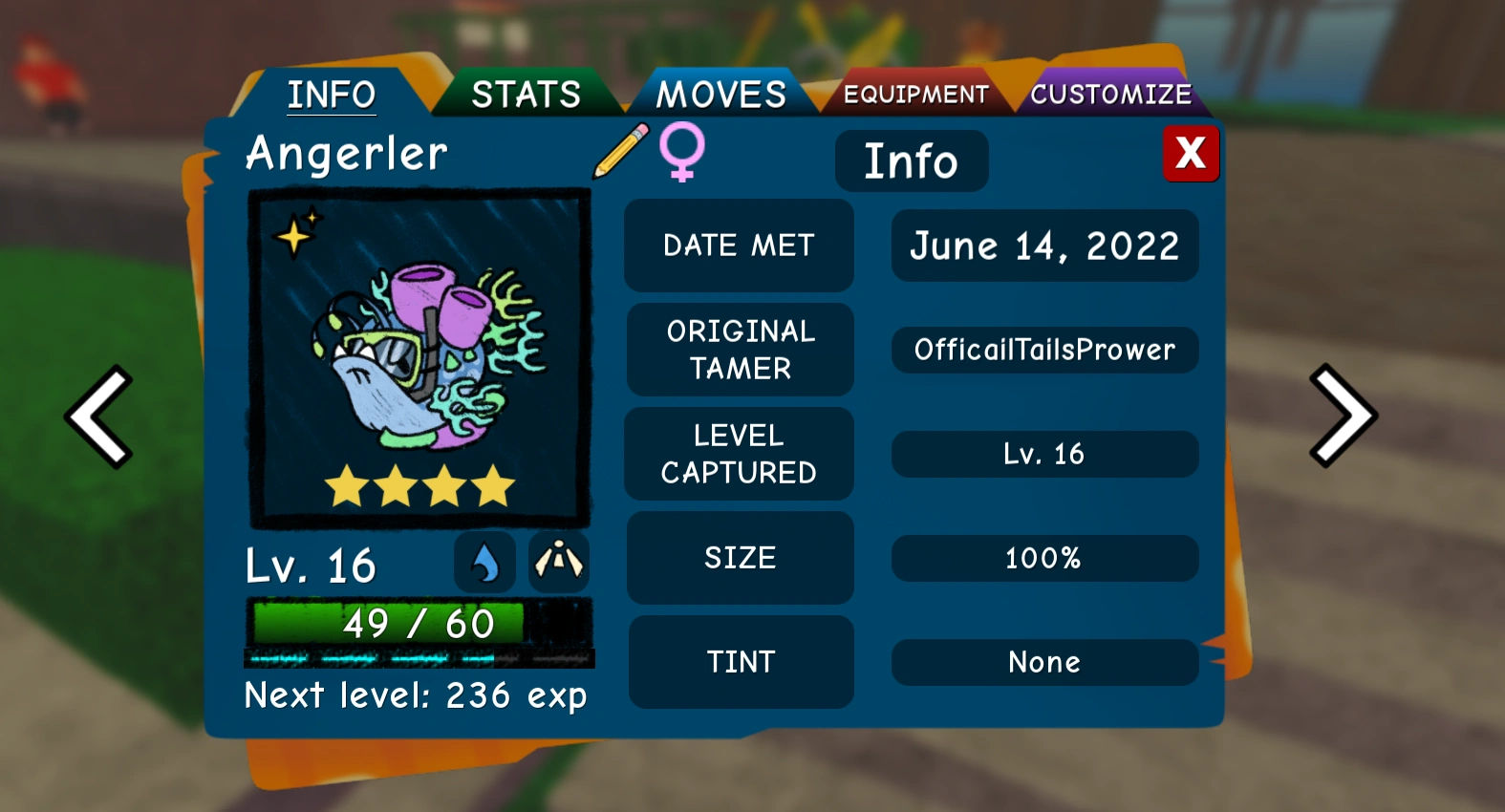The image size is (1505, 812).
Task: Open the next creature with the right arrow
Action: pyautogui.click(x=1343, y=416)
